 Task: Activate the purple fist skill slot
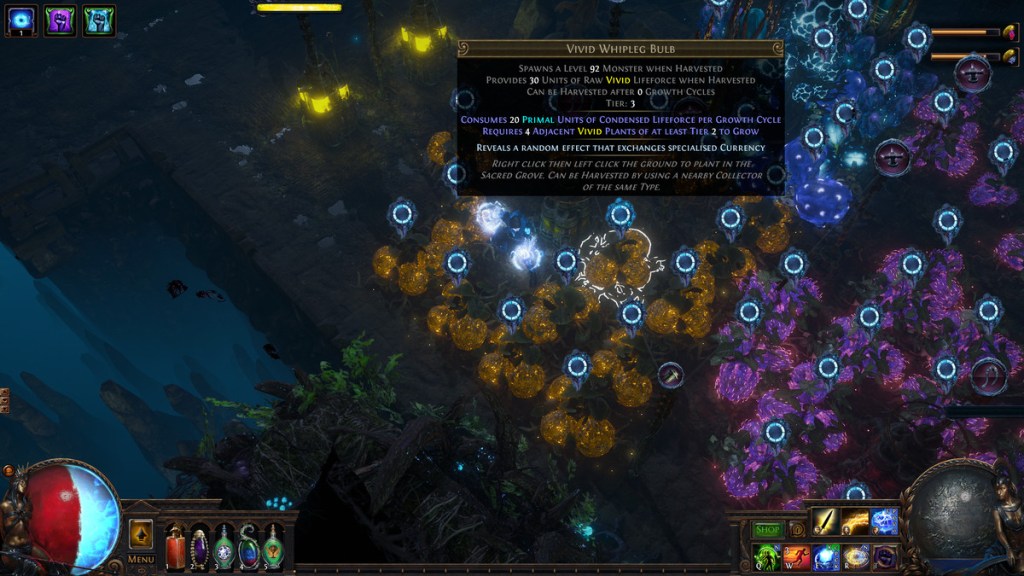(885, 556)
